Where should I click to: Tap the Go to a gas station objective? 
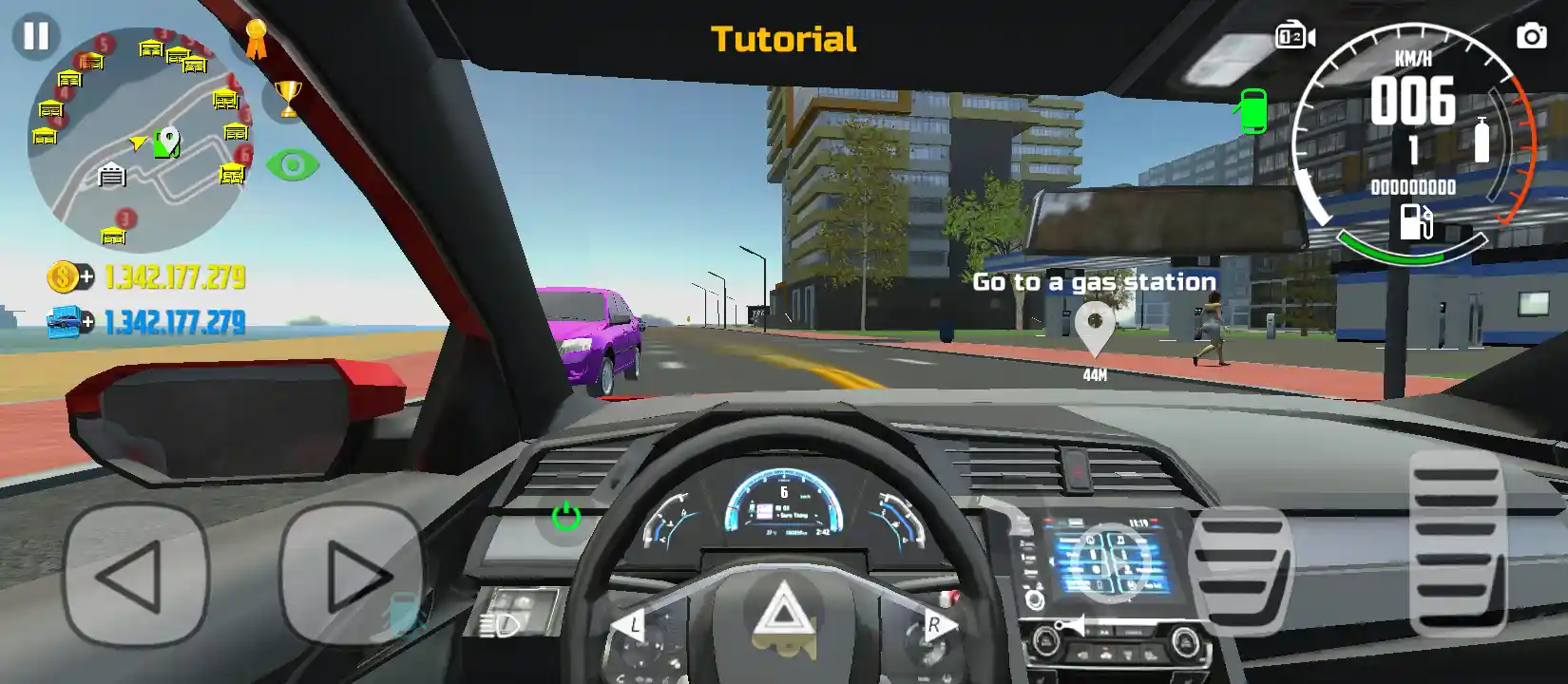point(1093,281)
